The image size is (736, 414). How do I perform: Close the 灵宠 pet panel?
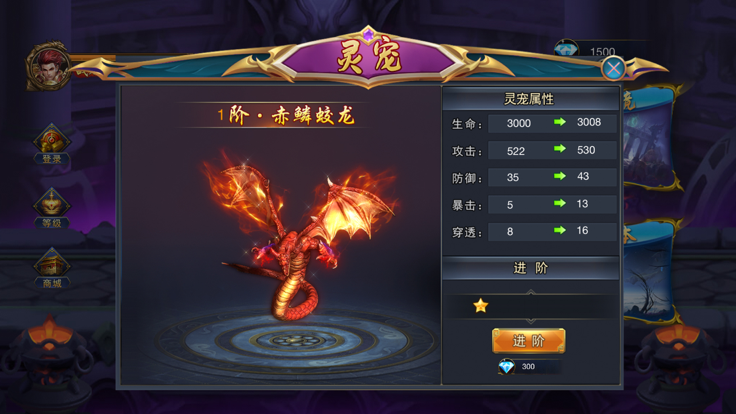613,68
